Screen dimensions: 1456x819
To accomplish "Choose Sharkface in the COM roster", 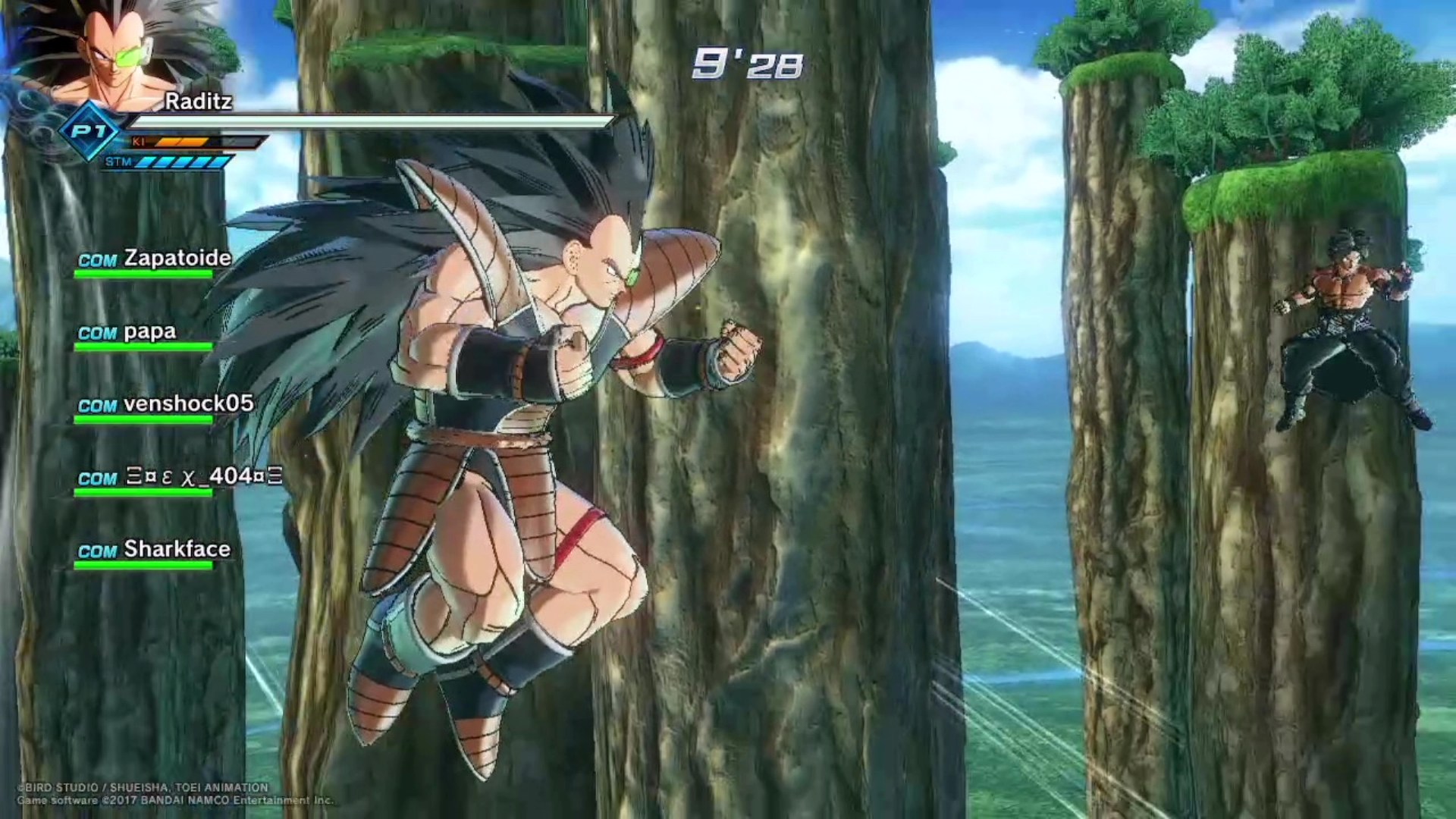I will pyautogui.click(x=155, y=551).
